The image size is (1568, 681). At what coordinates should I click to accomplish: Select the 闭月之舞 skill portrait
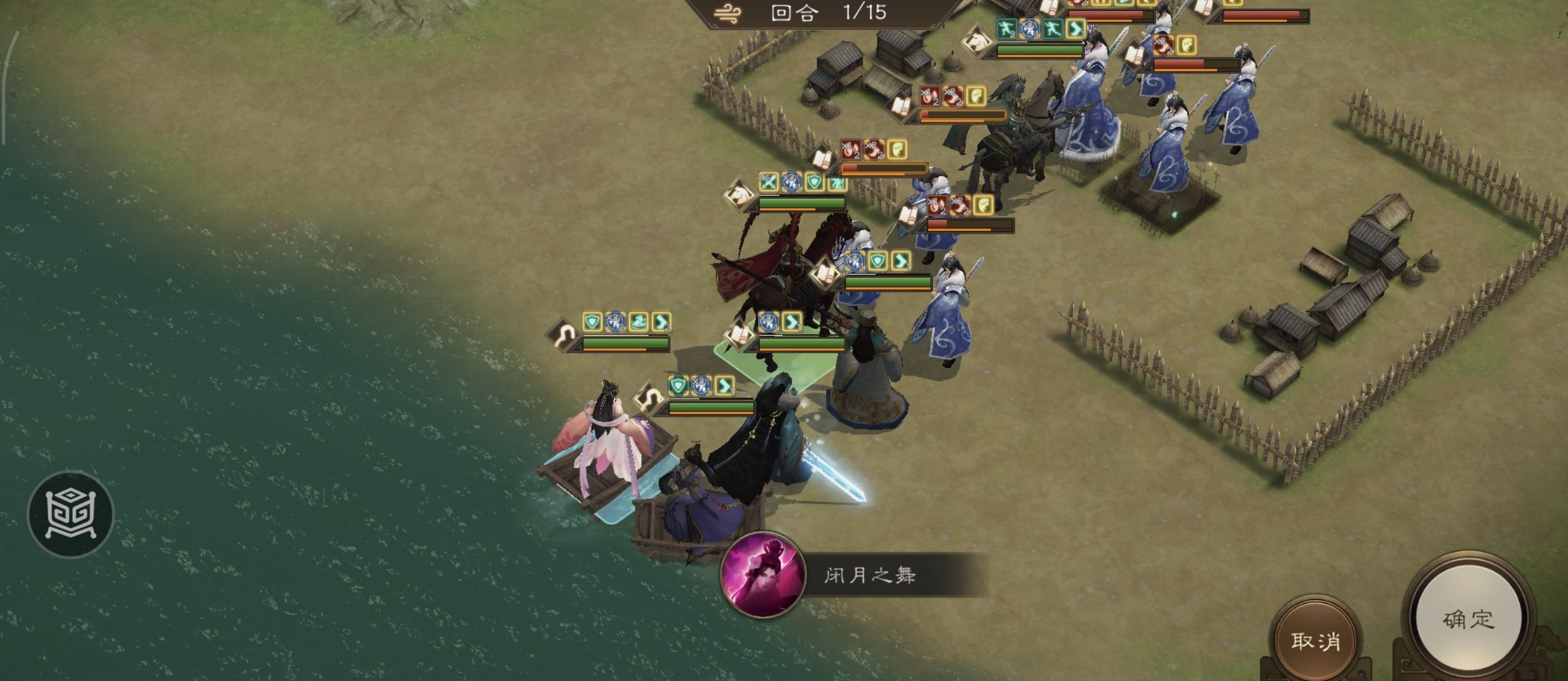762,575
